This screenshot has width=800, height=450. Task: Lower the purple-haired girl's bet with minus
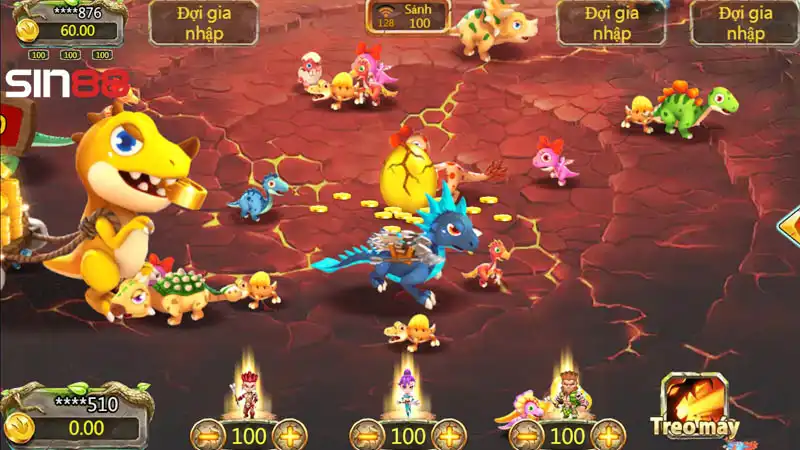pyautogui.click(x=367, y=436)
